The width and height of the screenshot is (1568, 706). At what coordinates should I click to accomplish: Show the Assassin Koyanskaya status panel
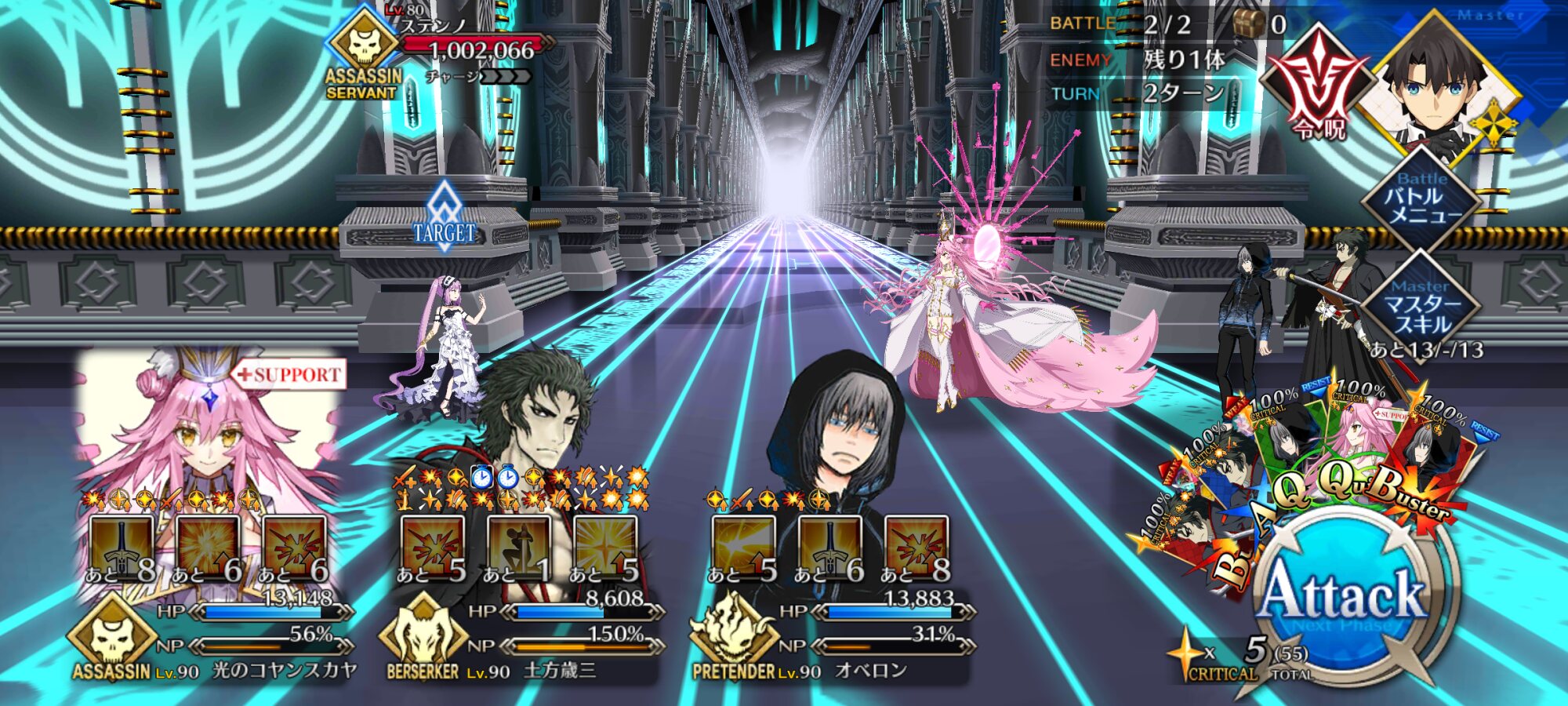(x=212, y=635)
